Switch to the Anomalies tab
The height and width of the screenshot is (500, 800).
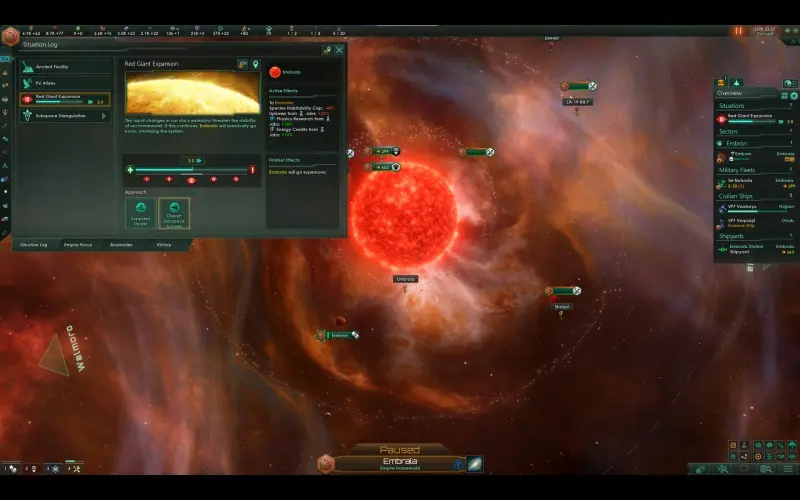[120, 244]
